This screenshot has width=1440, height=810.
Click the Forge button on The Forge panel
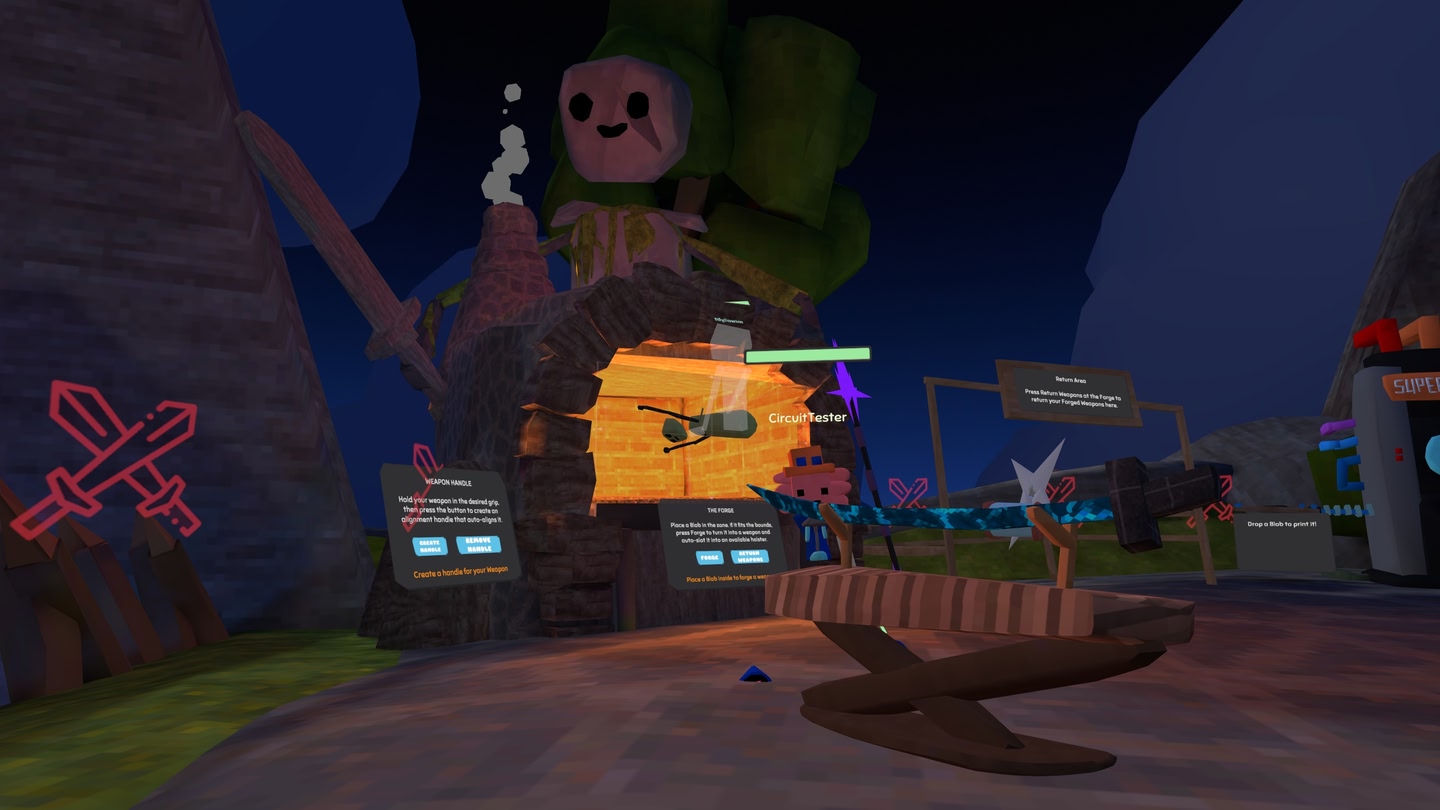pos(710,557)
